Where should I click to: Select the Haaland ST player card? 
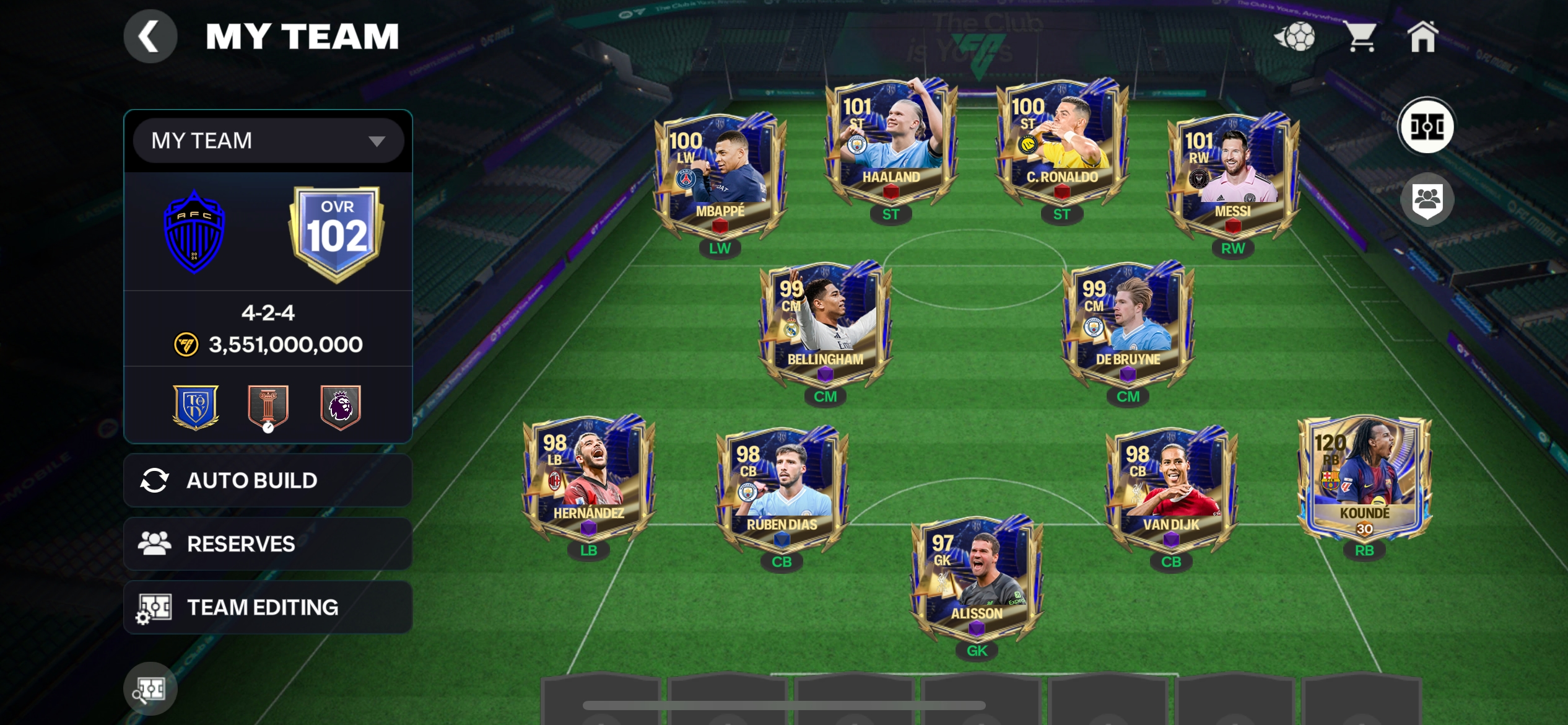tap(891, 143)
